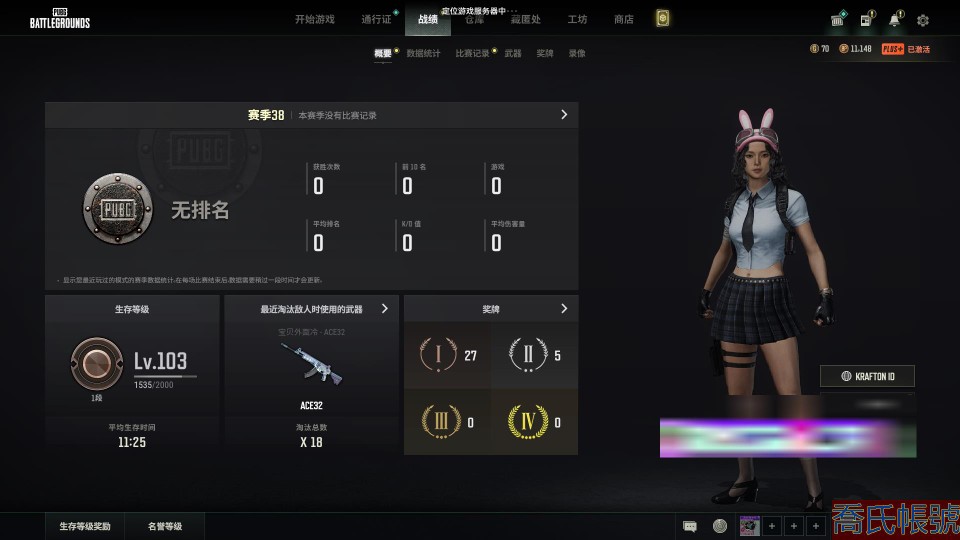Open 生存等级奖励 survival level rewards
Image resolution: width=960 pixels, height=540 pixels.
[85, 526]
